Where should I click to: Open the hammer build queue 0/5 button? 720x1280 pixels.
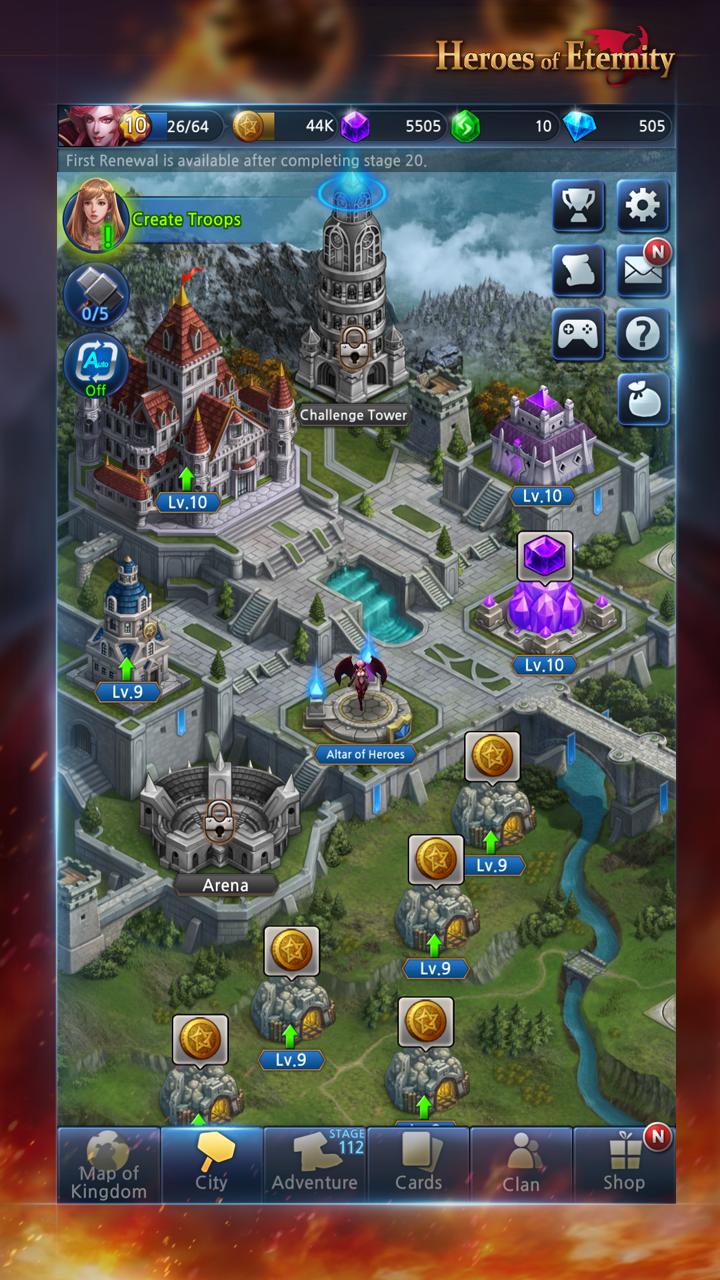point(96,295)
